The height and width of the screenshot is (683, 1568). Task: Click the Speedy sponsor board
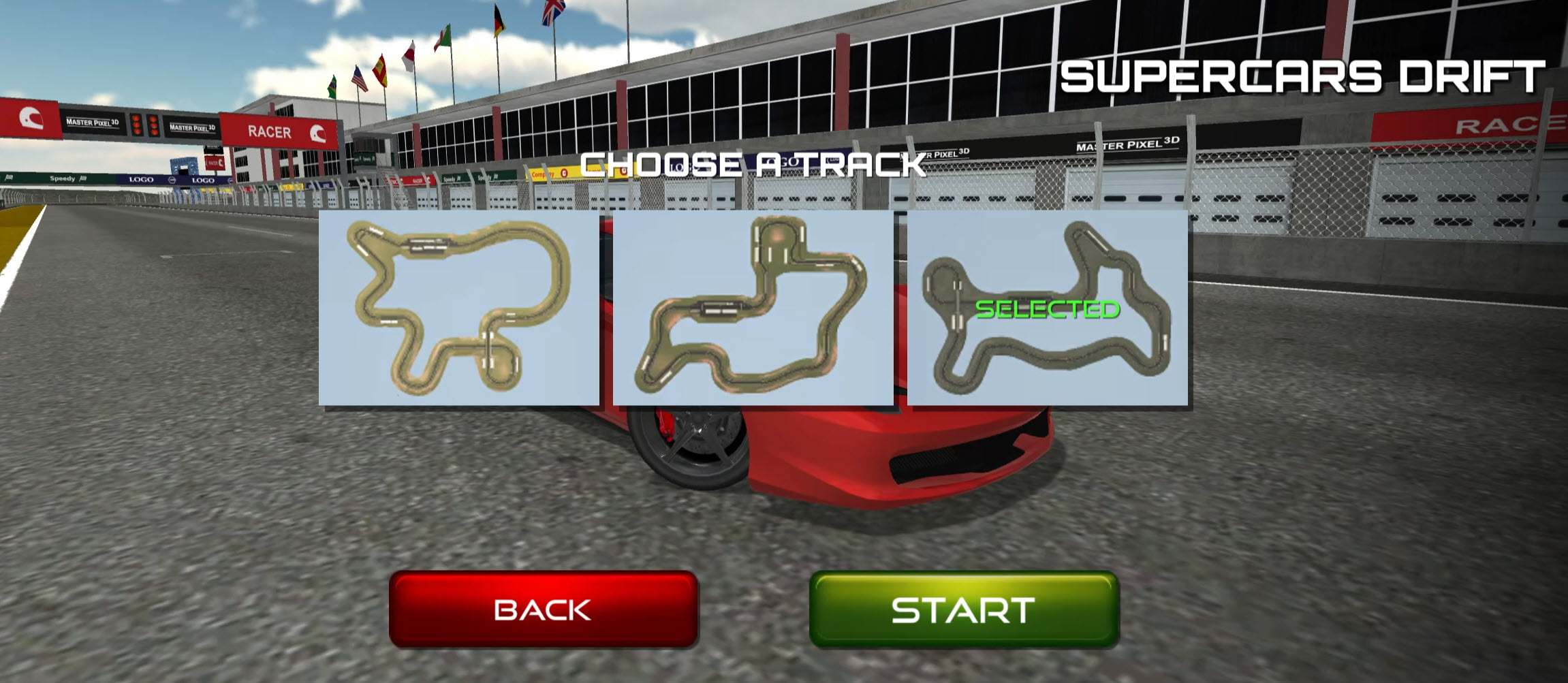[x=61, y=177]
